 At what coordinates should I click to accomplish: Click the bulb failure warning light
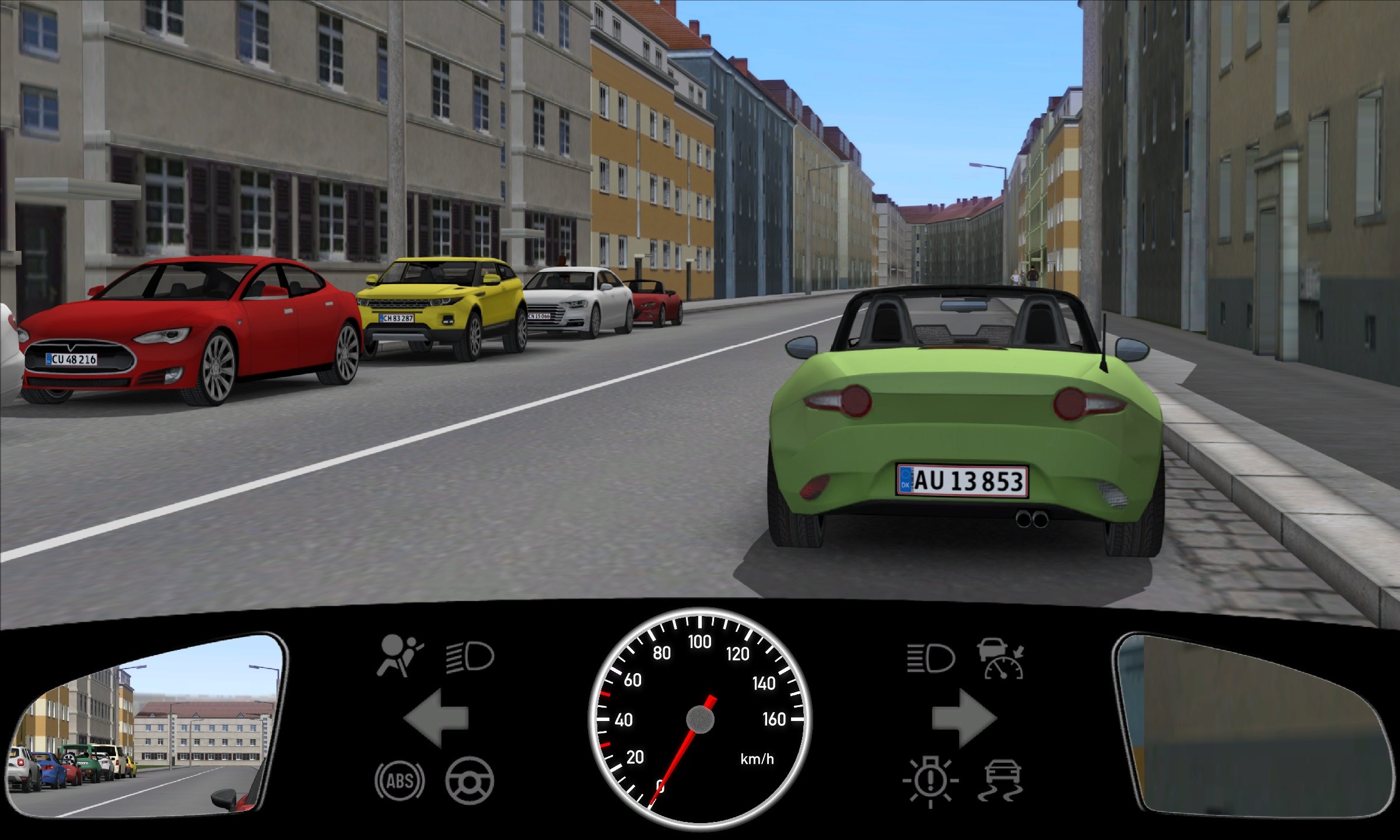[930, 780]
